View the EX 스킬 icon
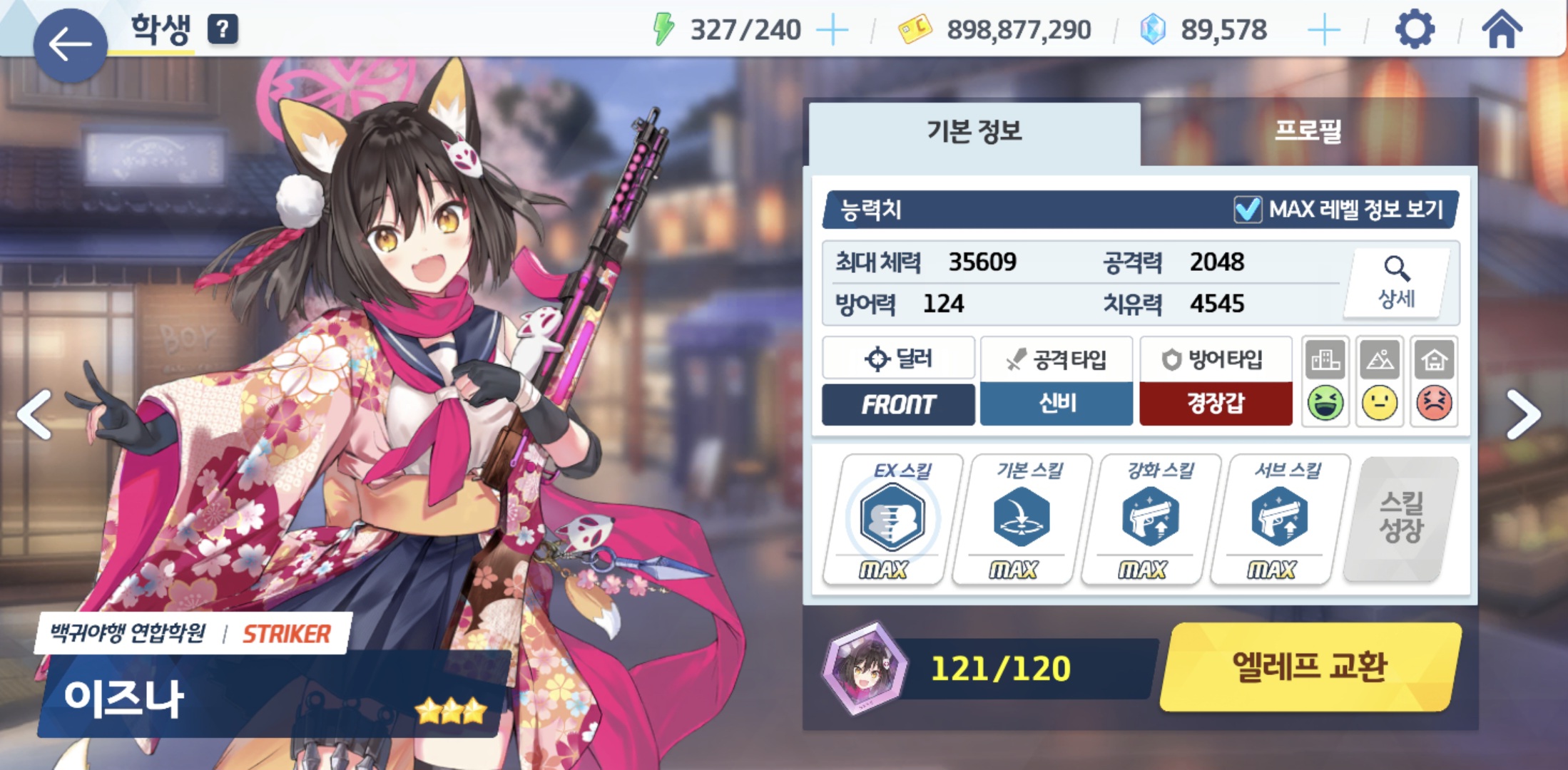This screenshot has width=1568, height=770. click(892, 518)
